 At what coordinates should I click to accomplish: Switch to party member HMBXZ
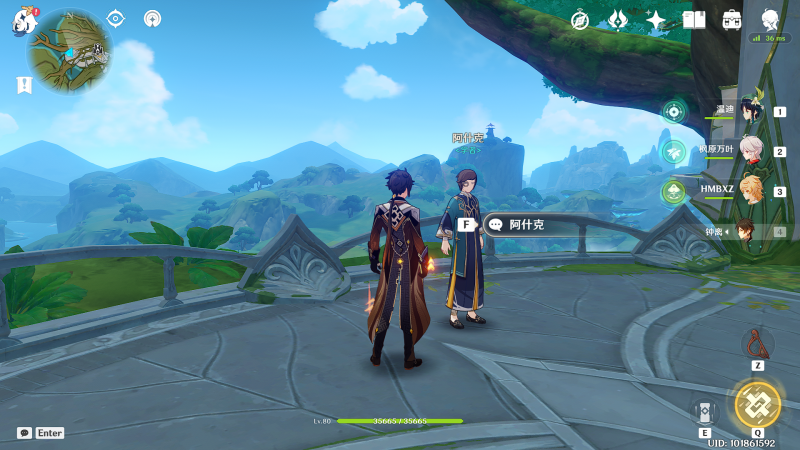(748, 191)
